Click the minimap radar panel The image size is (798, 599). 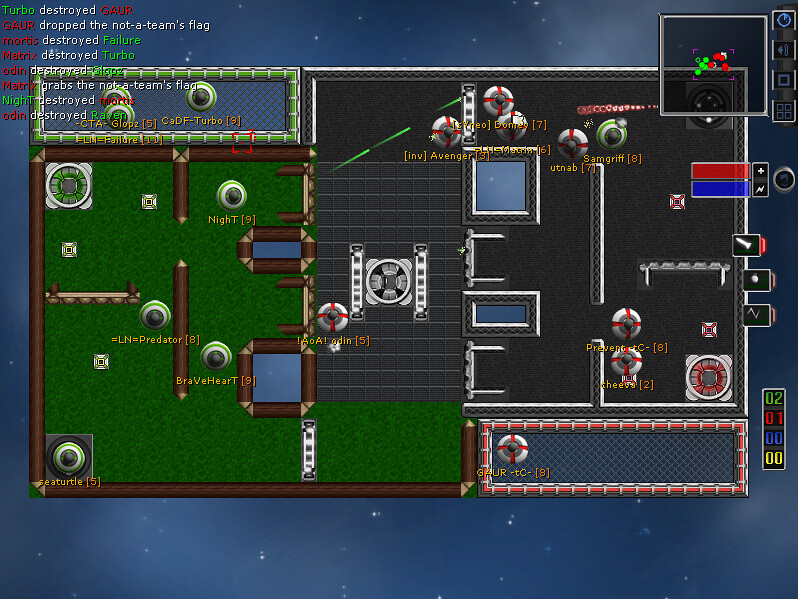(x=713, y=65)
